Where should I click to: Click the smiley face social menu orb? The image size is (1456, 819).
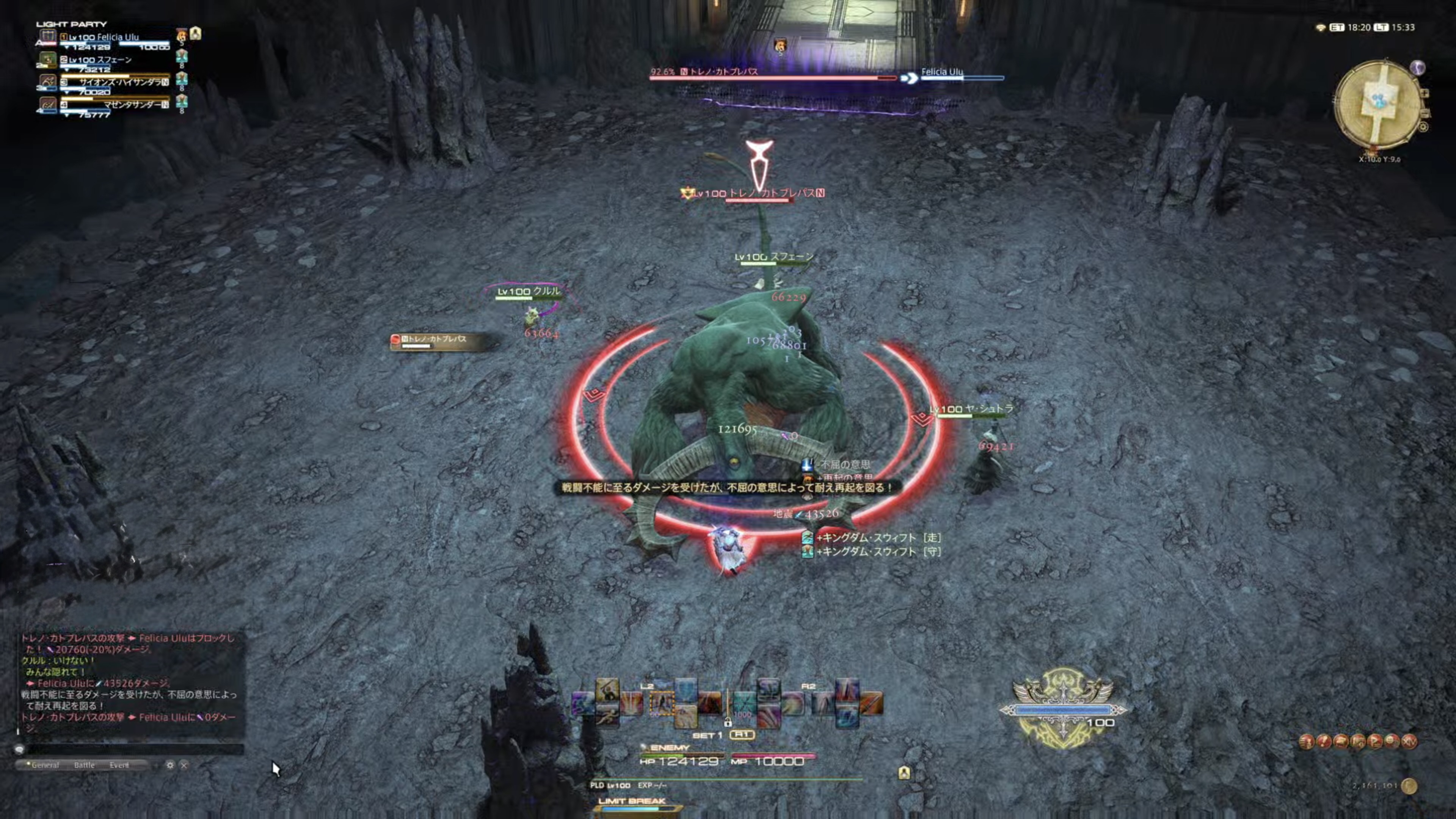point(1392,741)
